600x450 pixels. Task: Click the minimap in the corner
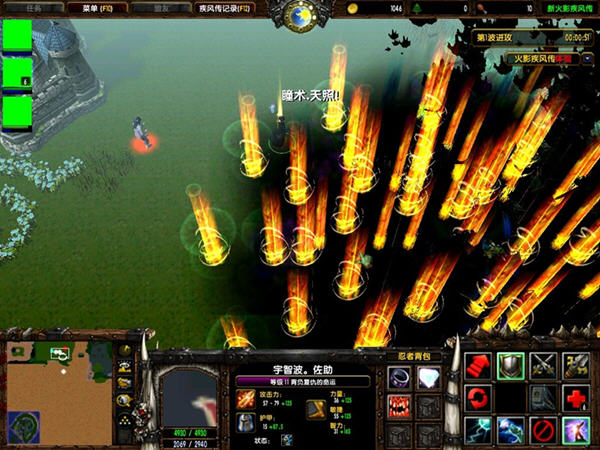(x=59, y=392)
